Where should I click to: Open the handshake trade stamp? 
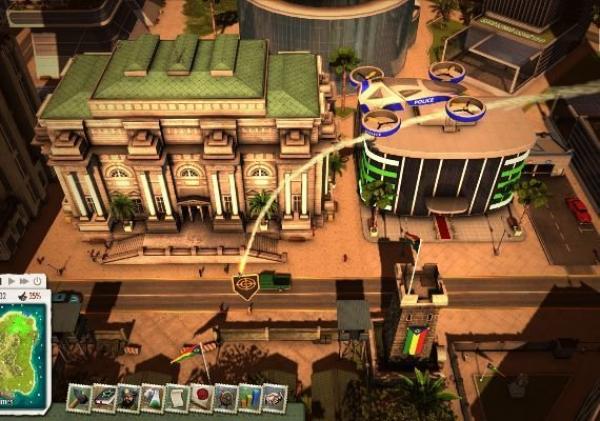(274, 398)
